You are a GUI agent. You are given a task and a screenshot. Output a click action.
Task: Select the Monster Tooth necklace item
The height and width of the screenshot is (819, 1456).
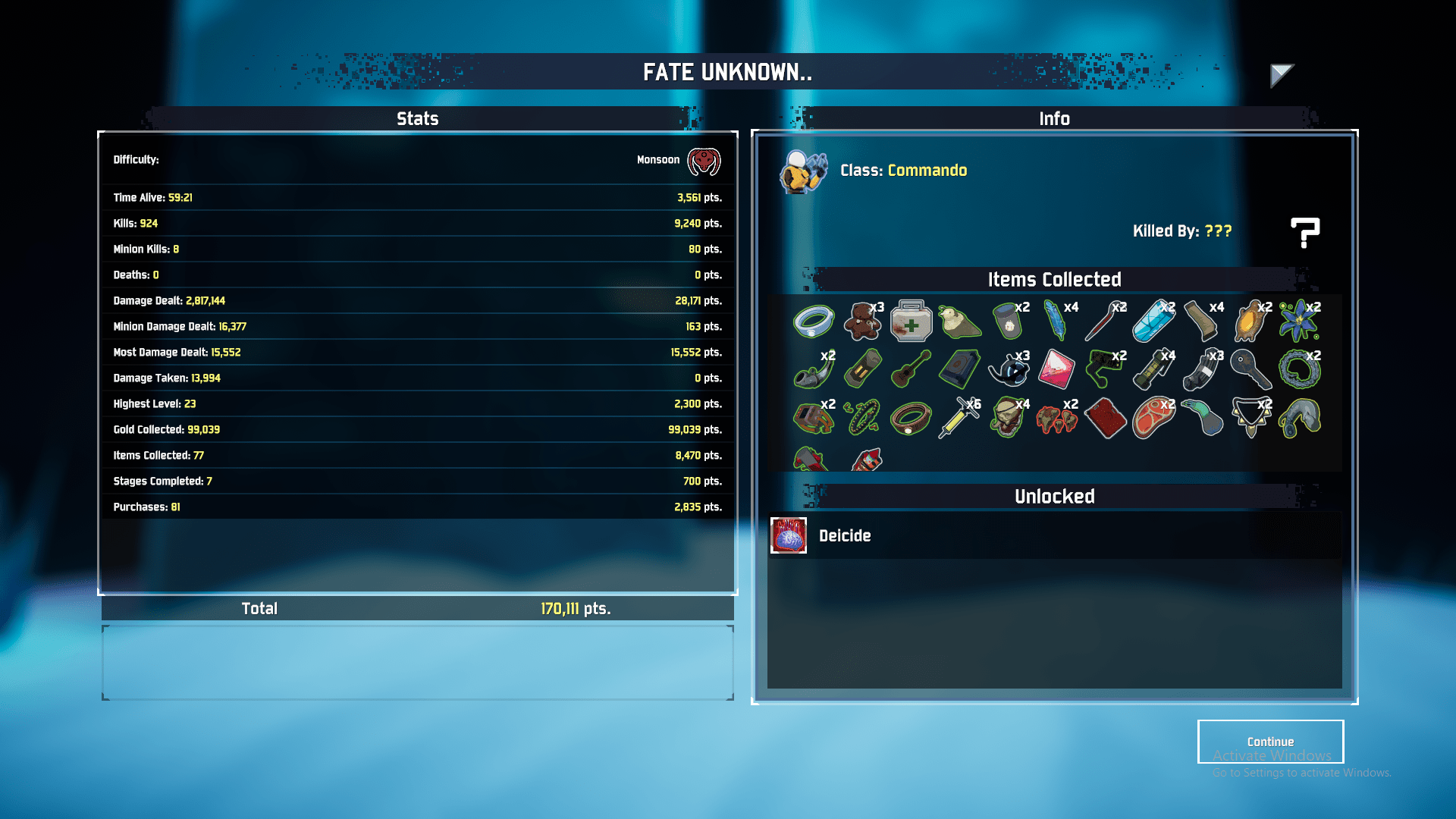[1250, 419]
